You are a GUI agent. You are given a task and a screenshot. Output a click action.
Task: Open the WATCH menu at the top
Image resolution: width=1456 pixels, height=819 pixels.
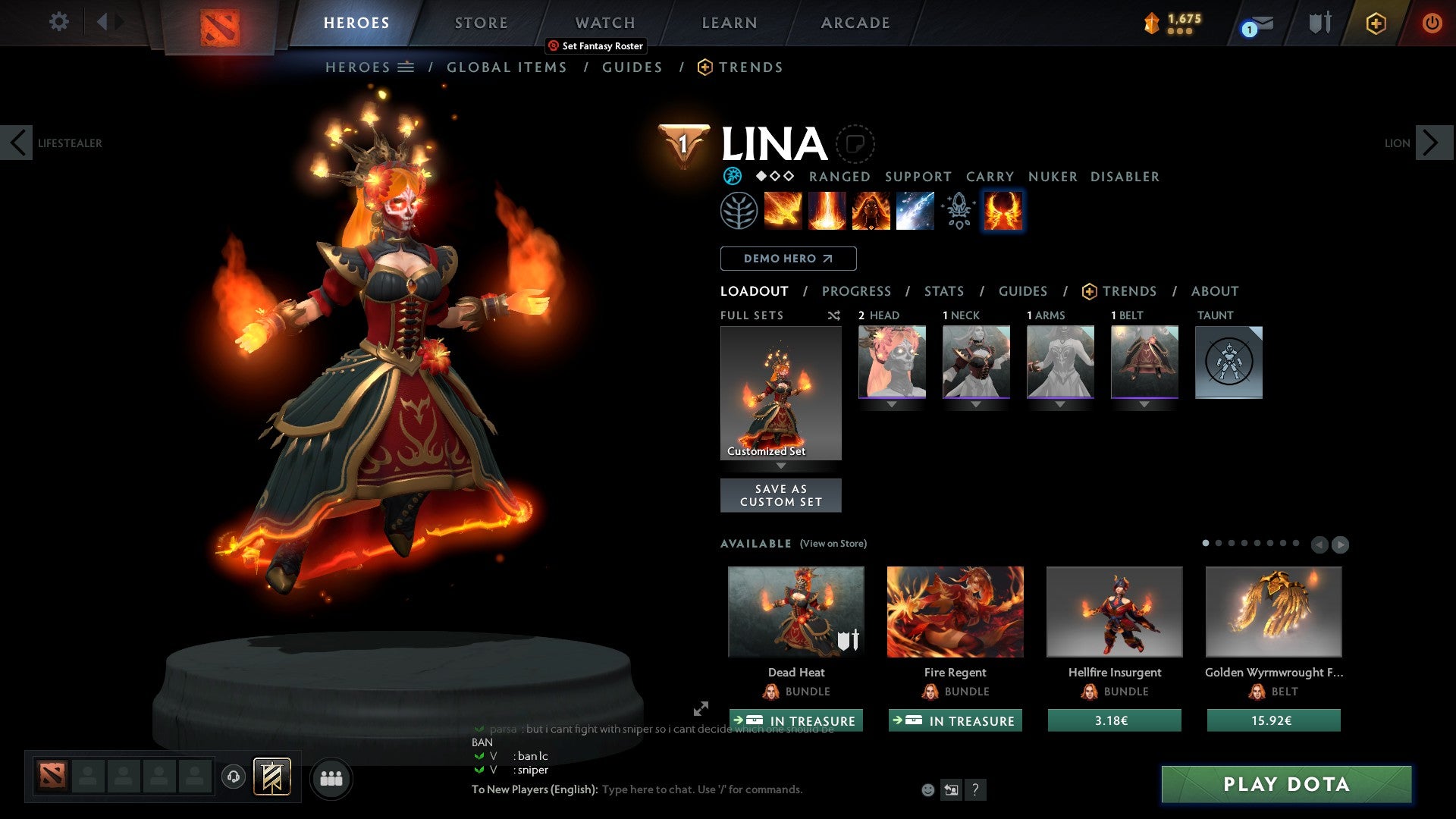(x=604, y=22)
